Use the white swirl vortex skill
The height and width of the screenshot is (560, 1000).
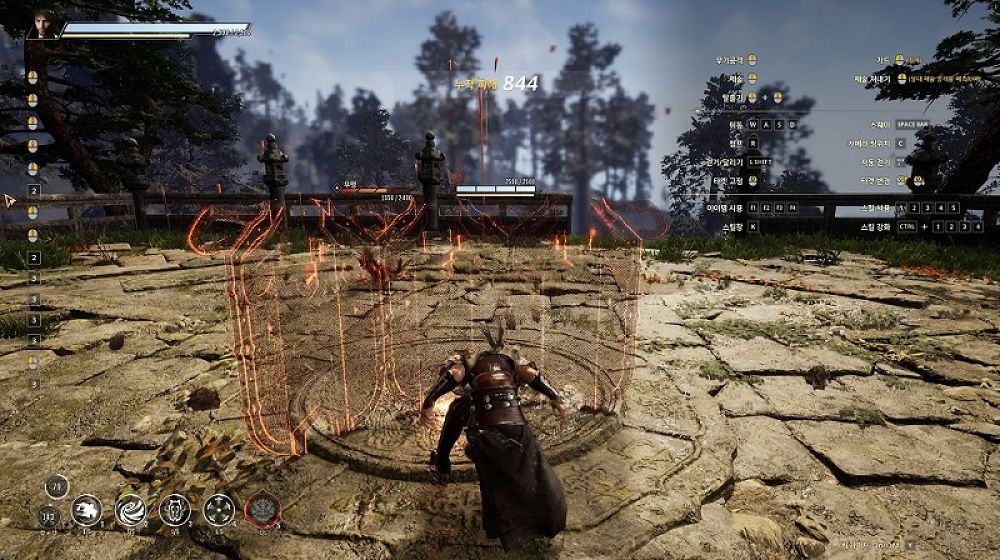pyautogui.click(x=130, y=510)
